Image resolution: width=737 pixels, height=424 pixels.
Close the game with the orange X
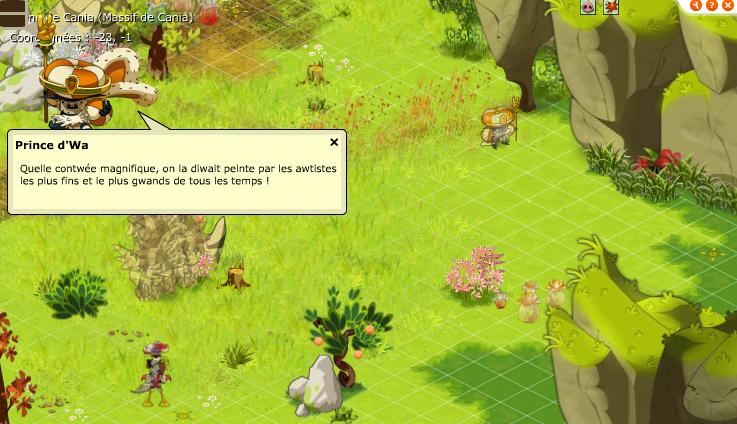(726, 4)
